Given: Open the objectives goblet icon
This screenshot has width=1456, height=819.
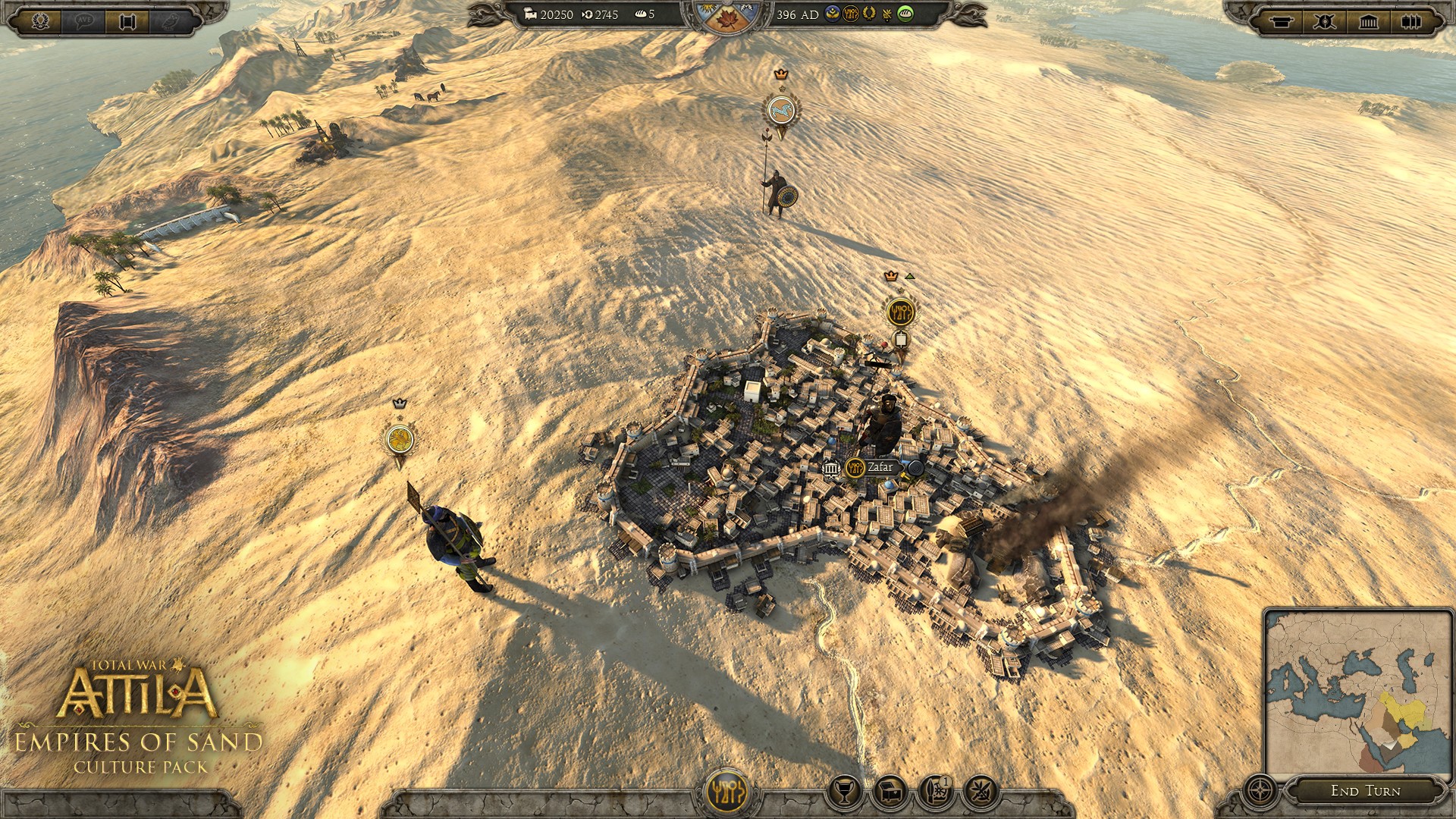Looking at the screenshot, I should [x=844, y=792].
